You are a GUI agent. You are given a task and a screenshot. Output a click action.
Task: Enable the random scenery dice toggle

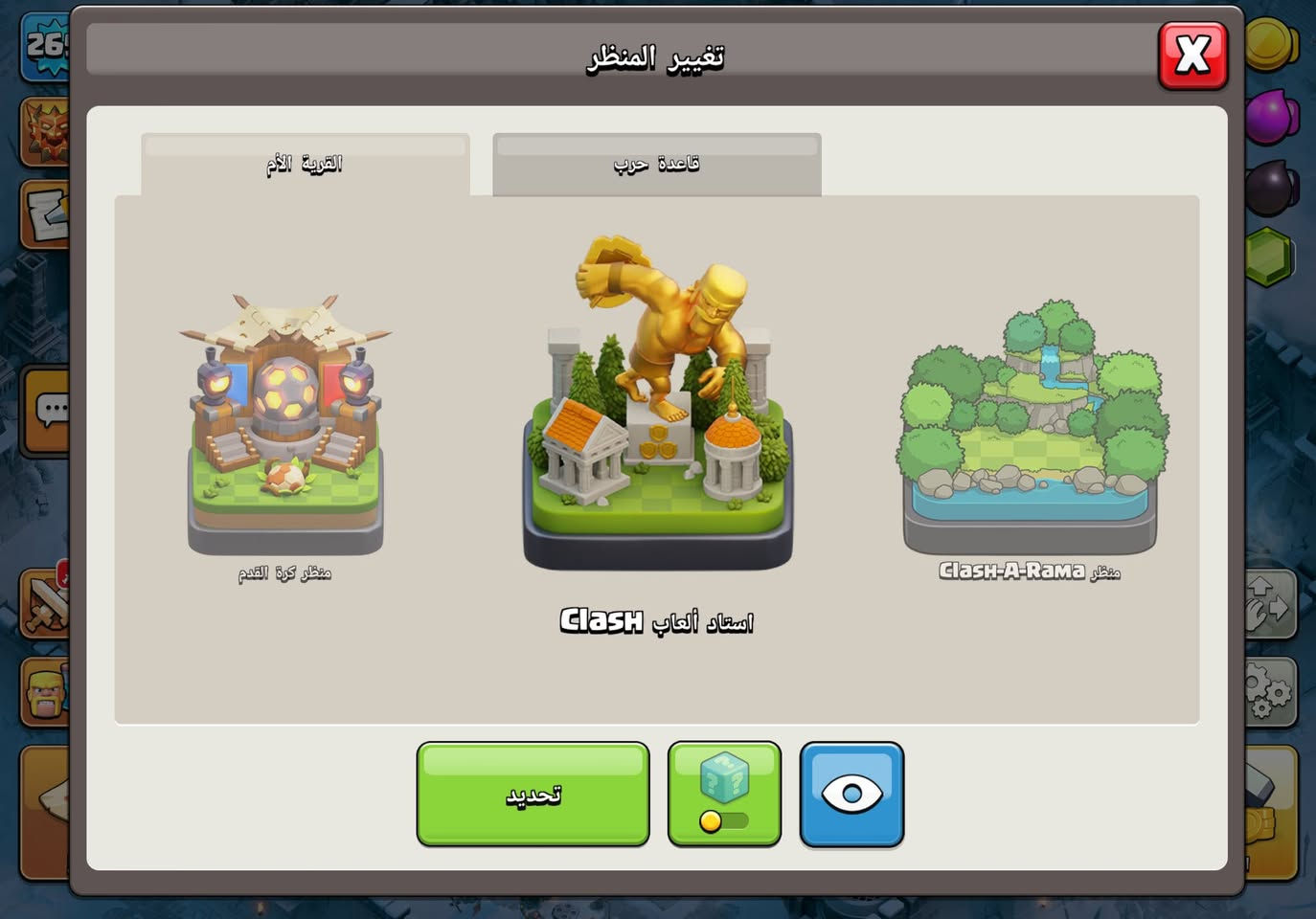[723, 775]
